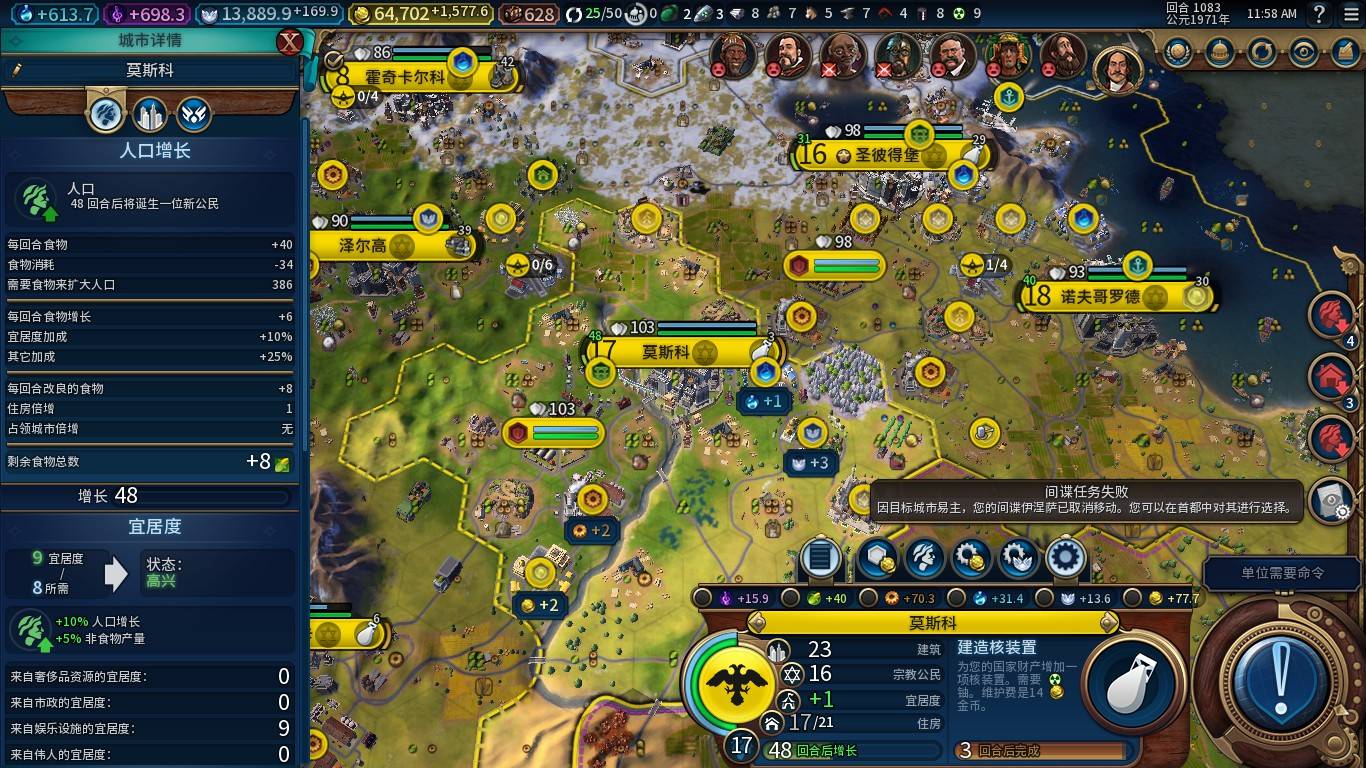
Task: Select the 单位需要命令 unit needs orders notice
Action: 1282,573
